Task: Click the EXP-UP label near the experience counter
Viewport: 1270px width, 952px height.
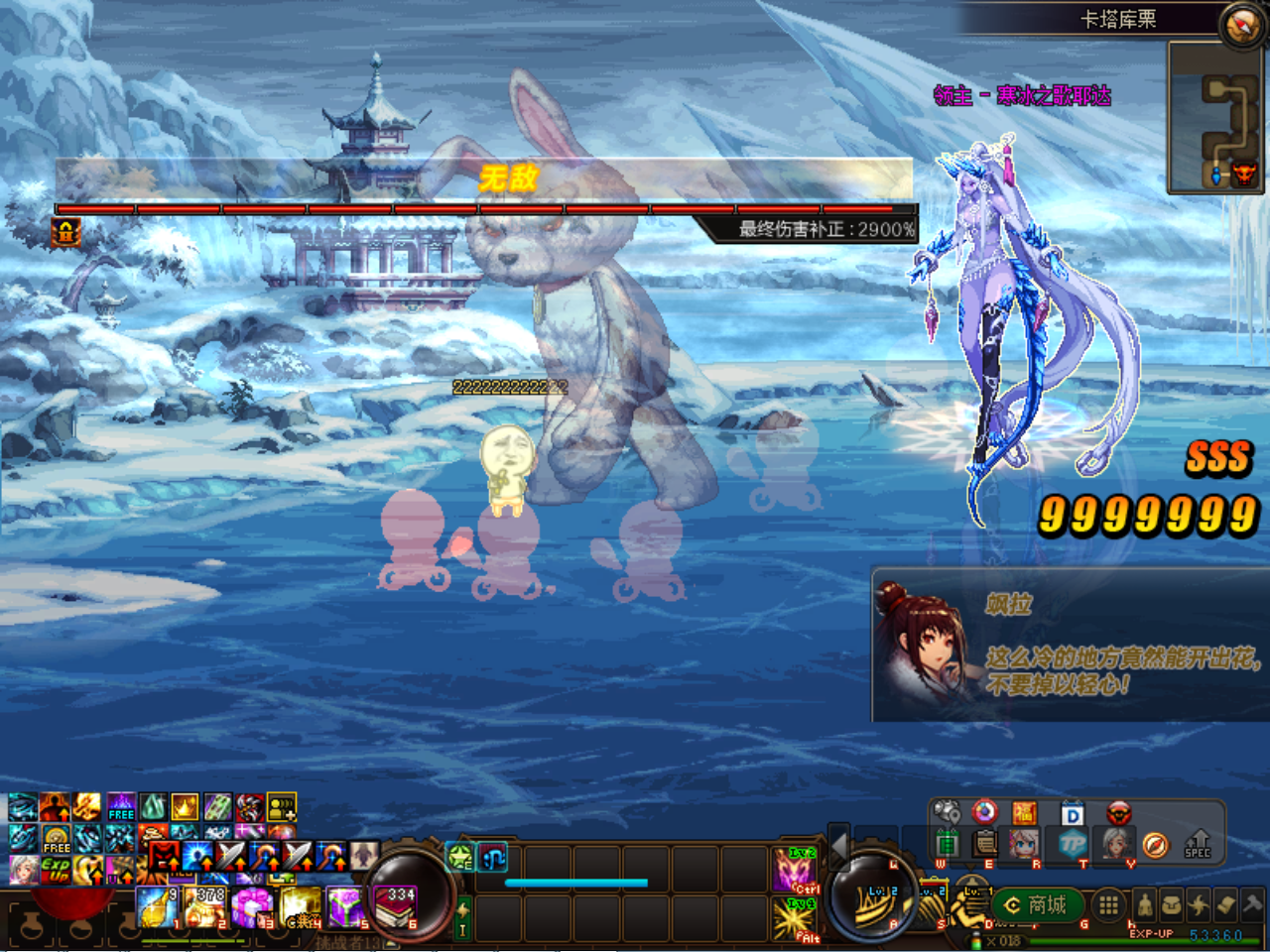Action: [1151, 932]
